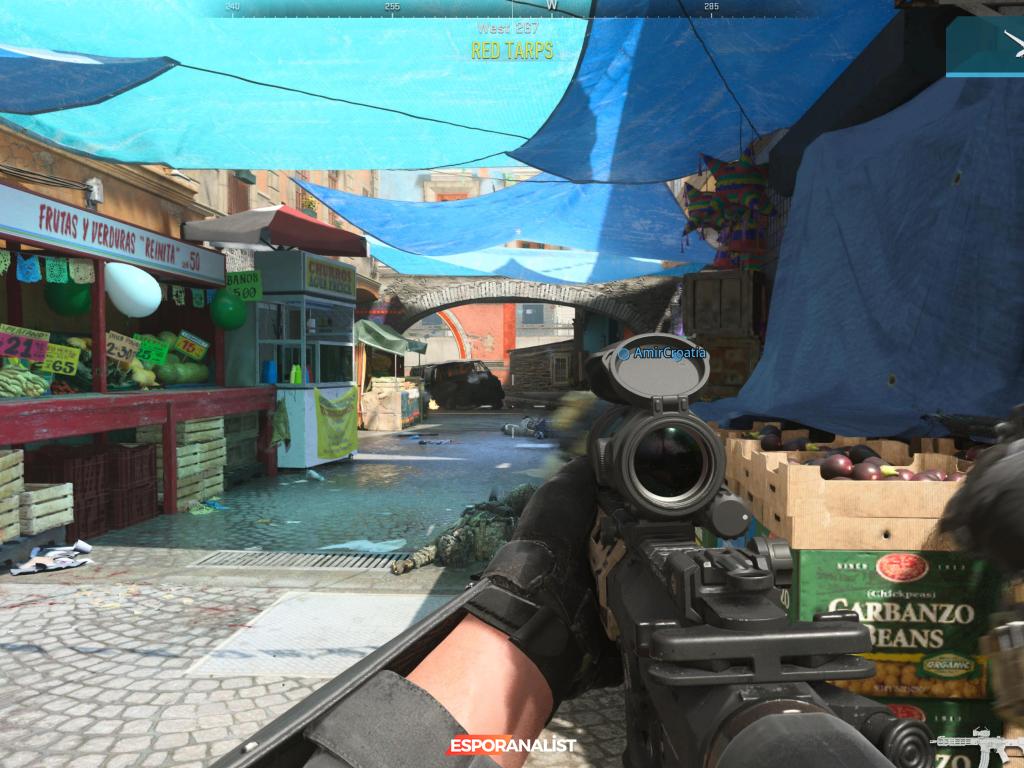1024x768 pixels.
Task: Select the teal aircraft killstreak panel
Action: (986, 46)
